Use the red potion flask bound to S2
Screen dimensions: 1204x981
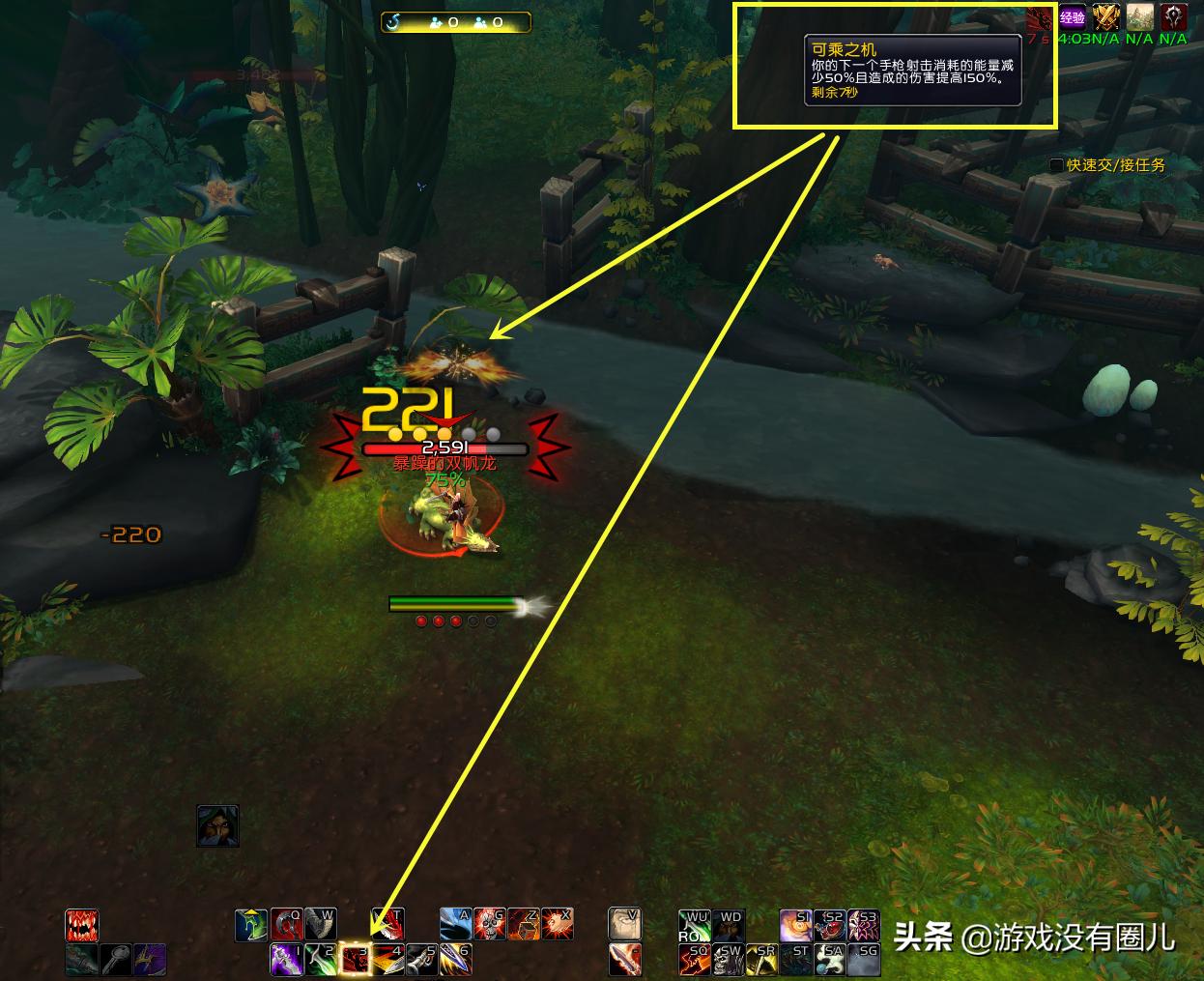(830, 925)
